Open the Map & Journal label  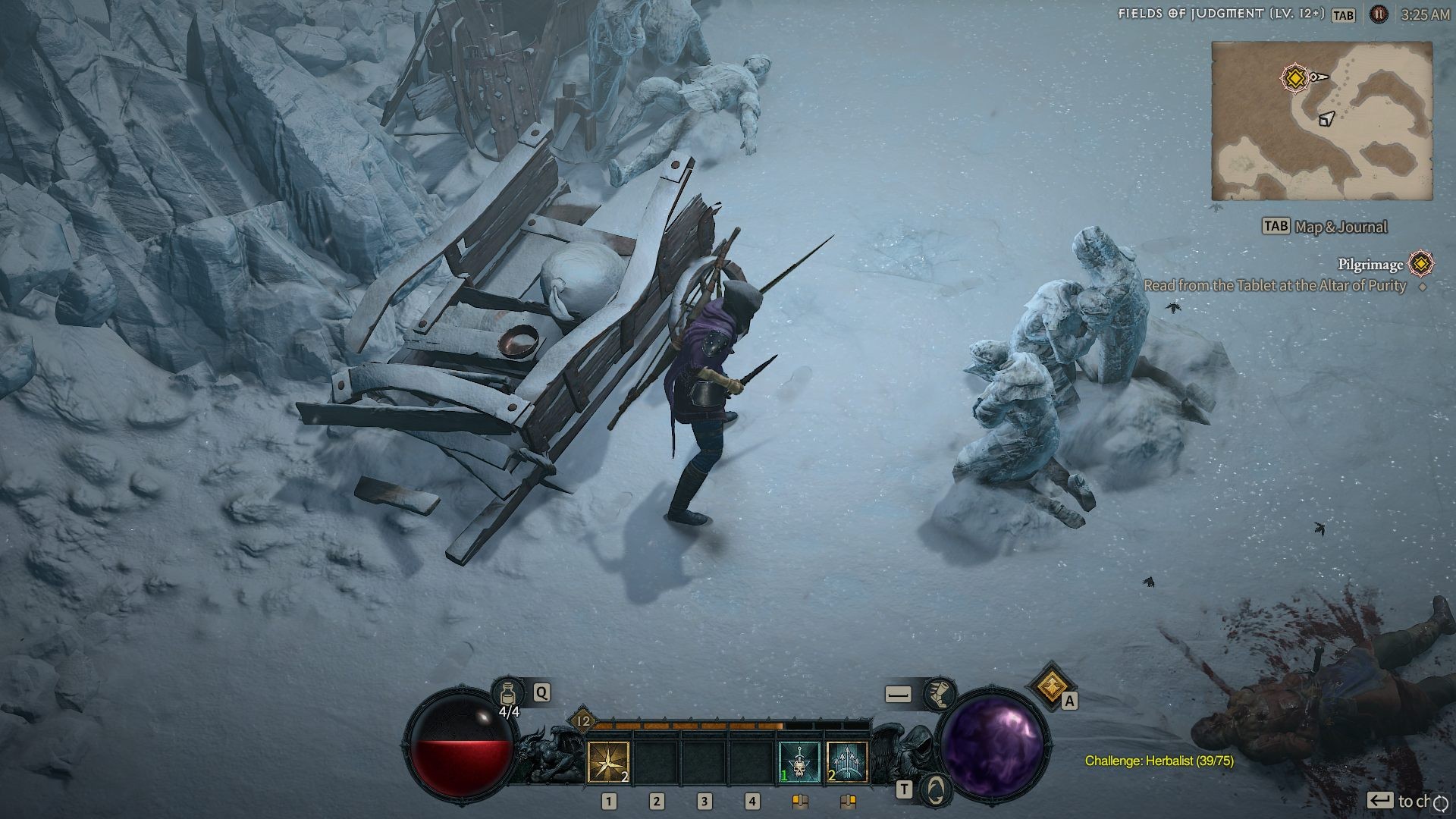[1341, 227]
